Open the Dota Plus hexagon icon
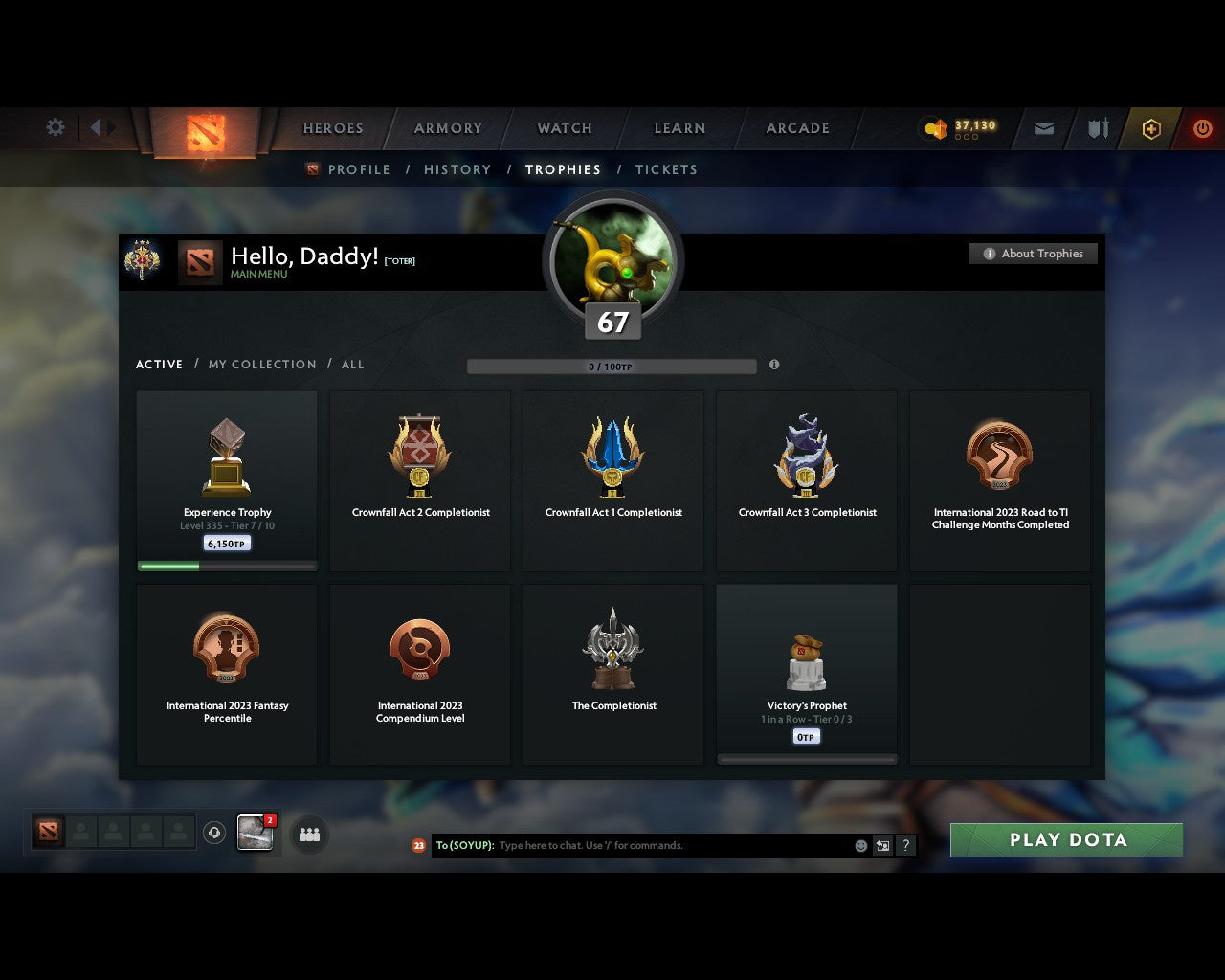Image resolution: width=1225 pixels, height=980 pixels. 1150,127
